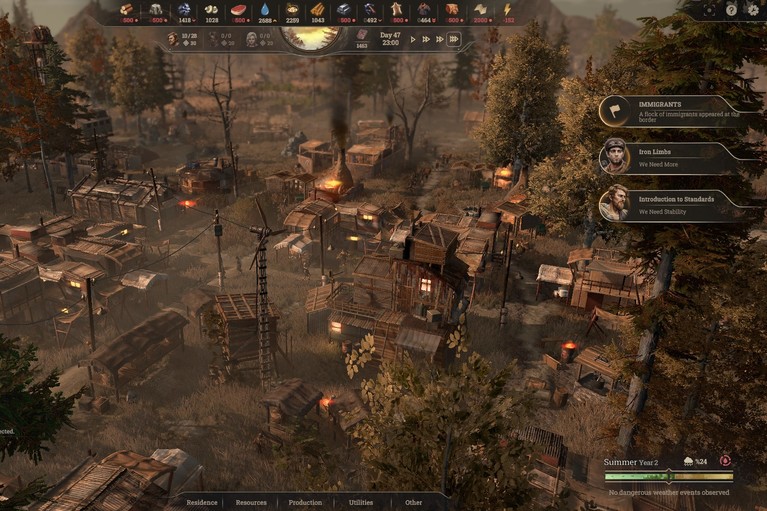This screenshot has width=767, height=511.
Task: Select the Production build category
Action: pos(305,502)
